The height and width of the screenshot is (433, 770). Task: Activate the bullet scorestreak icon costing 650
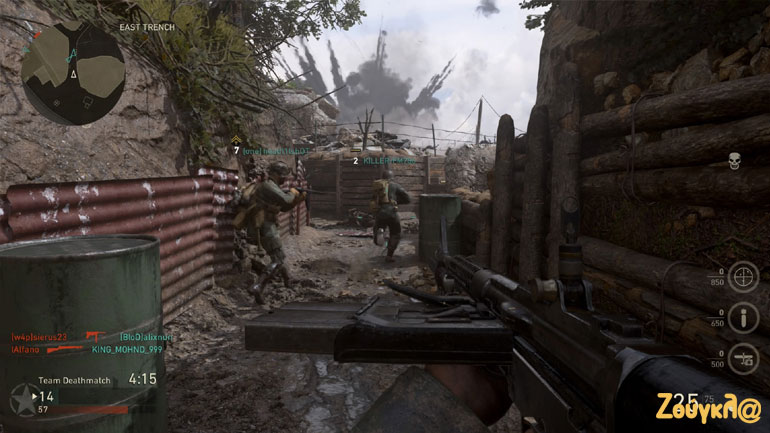[x=742, y=318]
